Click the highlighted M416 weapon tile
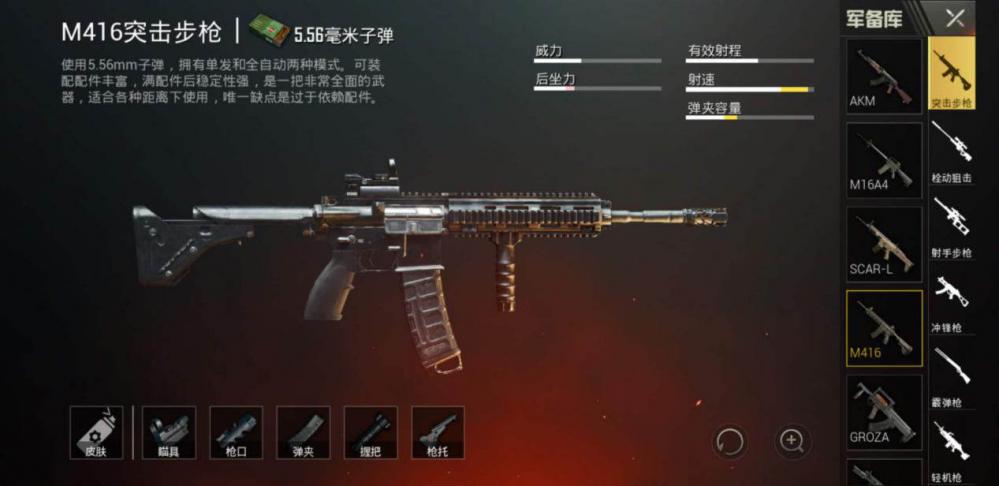This screenshot has height=486, width=999. pyautogui.click(x=884, y=328)
